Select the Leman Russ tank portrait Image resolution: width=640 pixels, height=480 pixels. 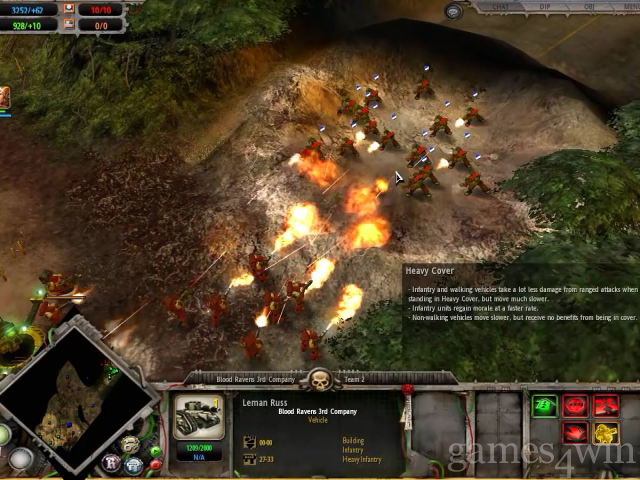point(197,417)
